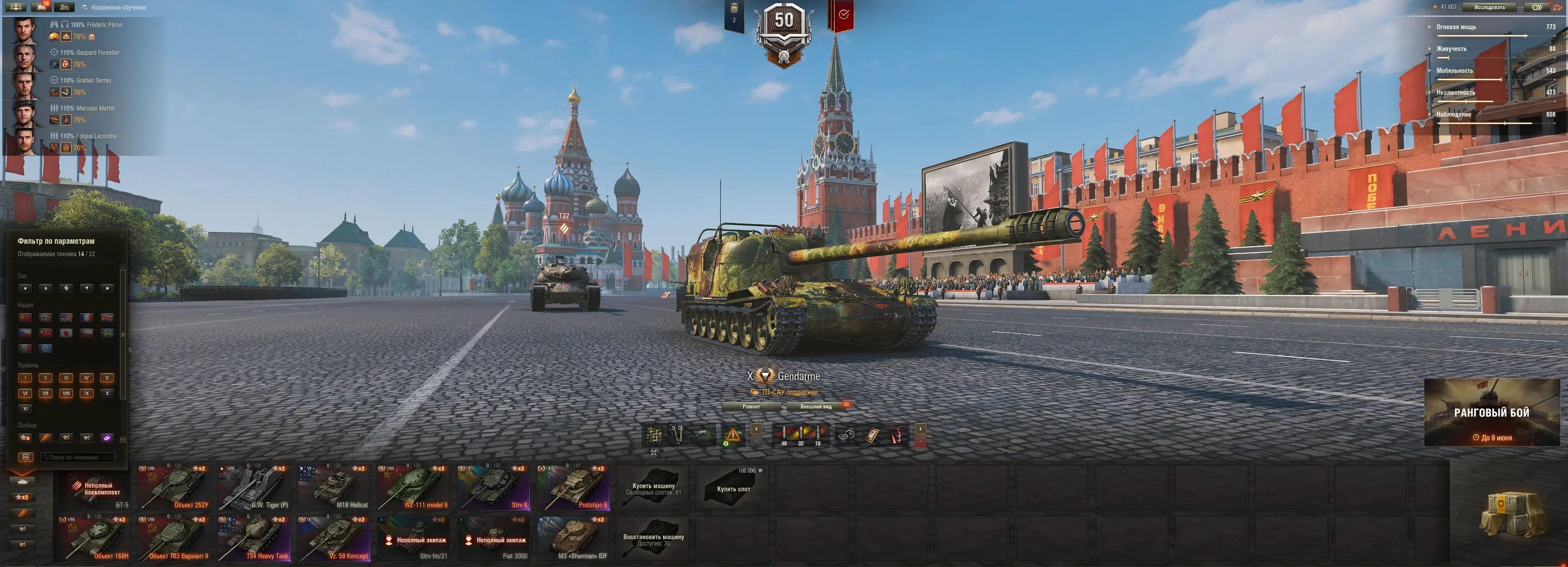Viewport: 1568px width, 567px height.
Task: Open the loot crates in the corner
Action: pos(1511,514)
